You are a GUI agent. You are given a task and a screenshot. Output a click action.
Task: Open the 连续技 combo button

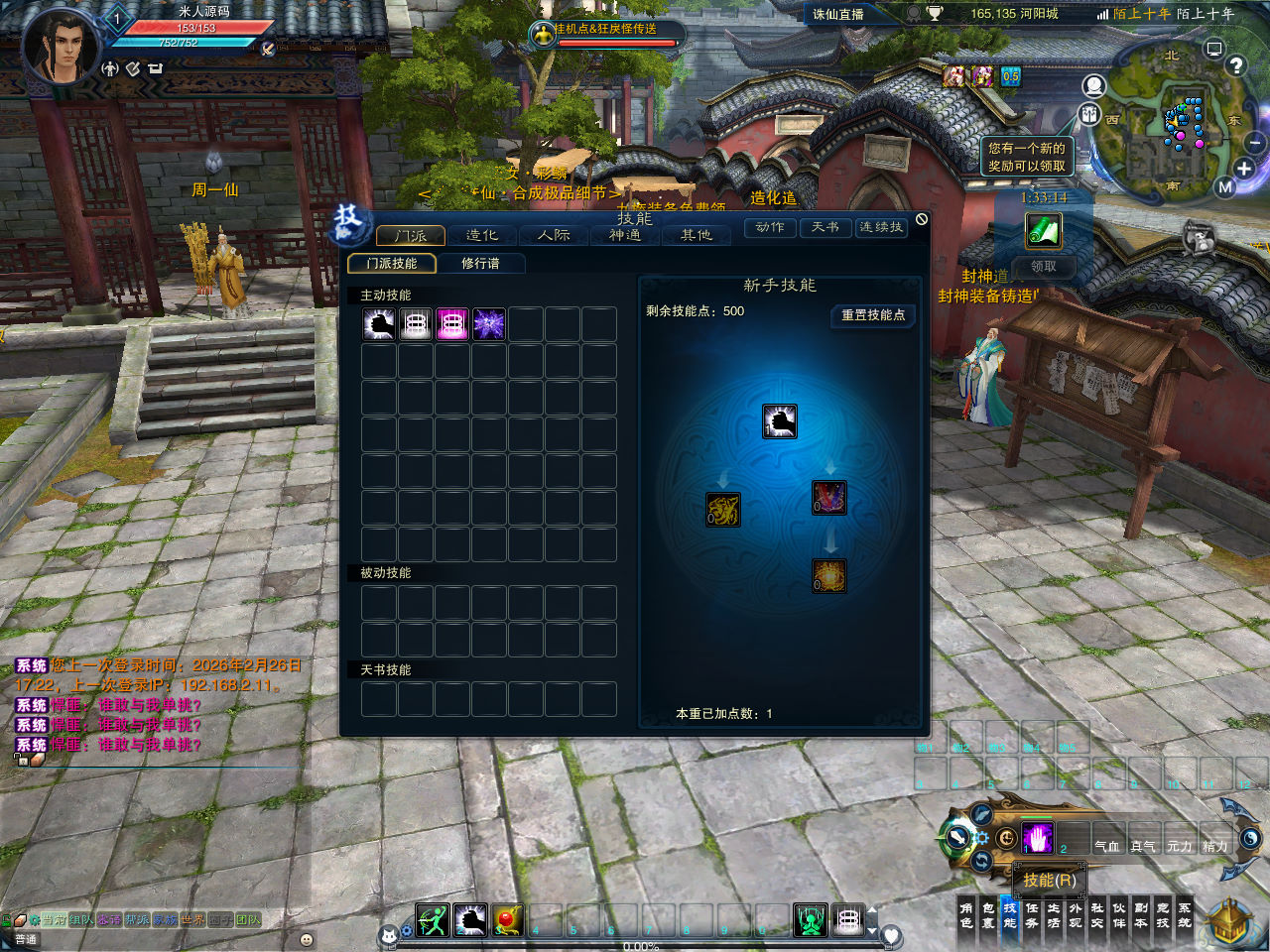click(881, 228)
